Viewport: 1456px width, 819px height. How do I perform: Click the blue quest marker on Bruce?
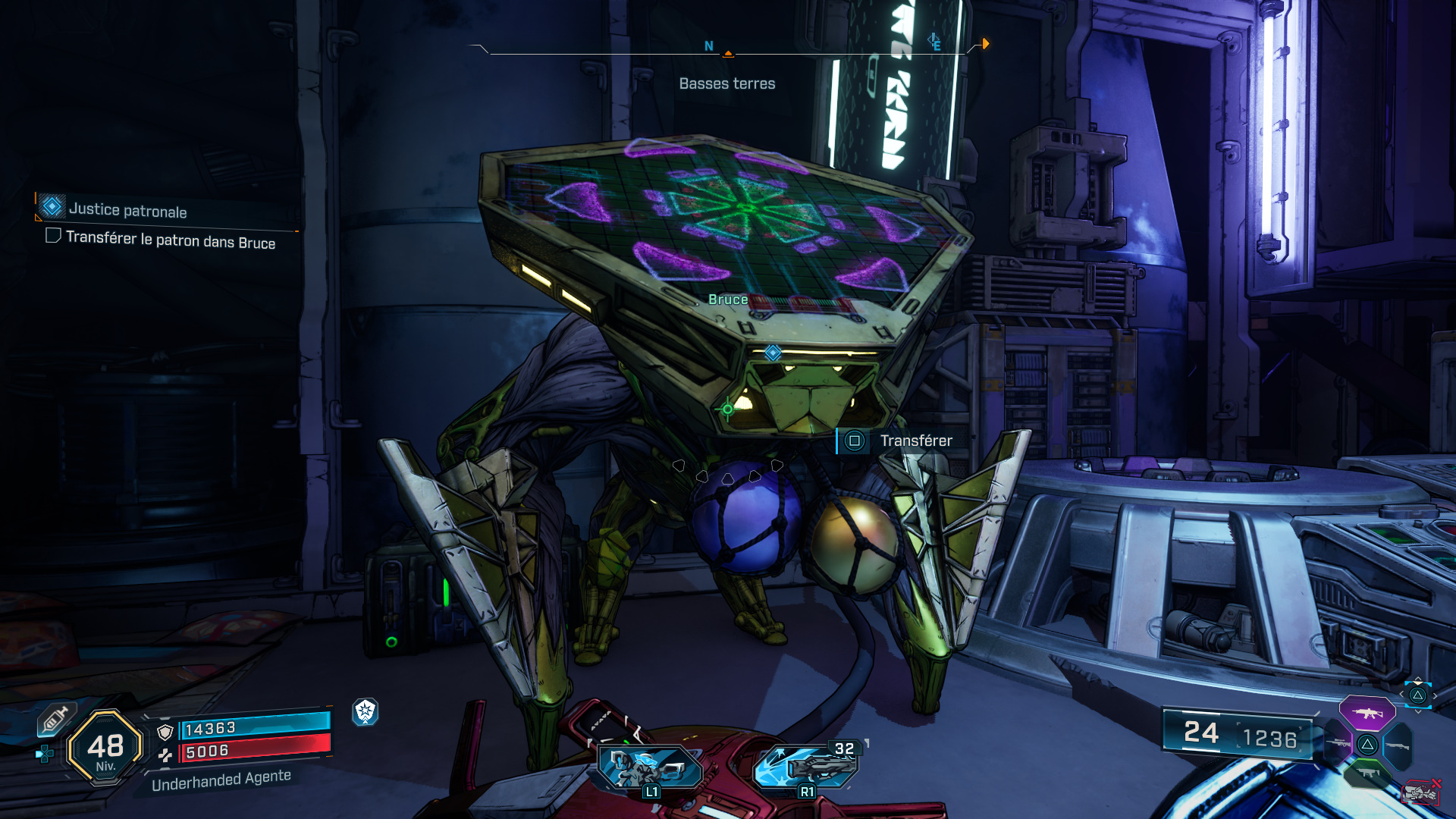pyautogui.click(x=773, y=353)
